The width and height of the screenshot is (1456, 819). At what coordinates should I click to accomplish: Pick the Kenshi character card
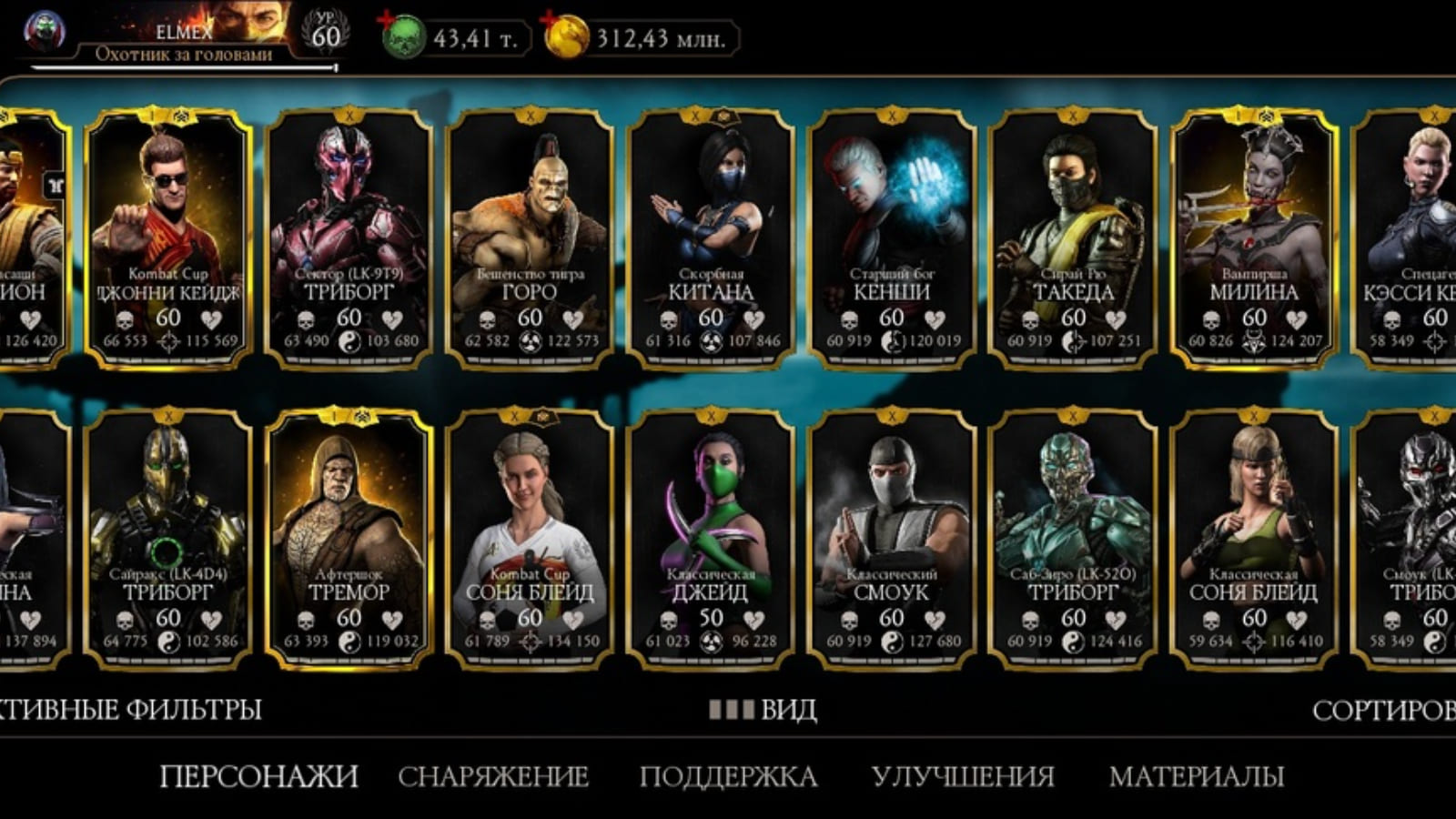pyautogui.click(x=892, y=237)
